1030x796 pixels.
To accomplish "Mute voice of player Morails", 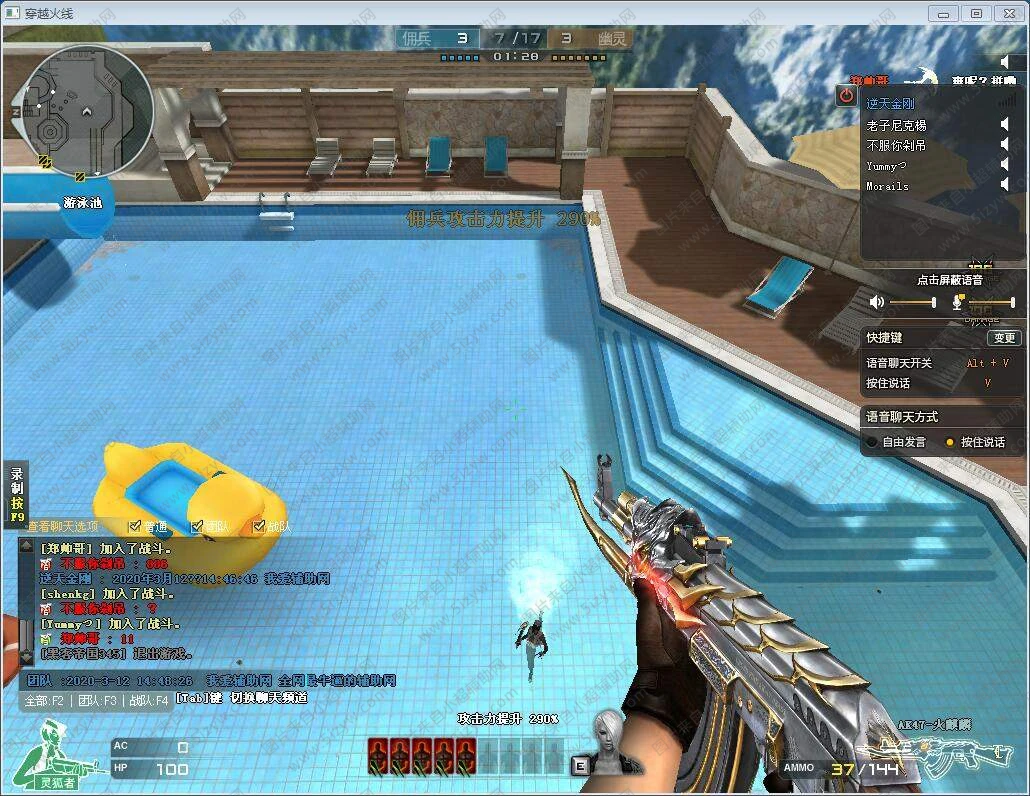I will coord(1005,185).
